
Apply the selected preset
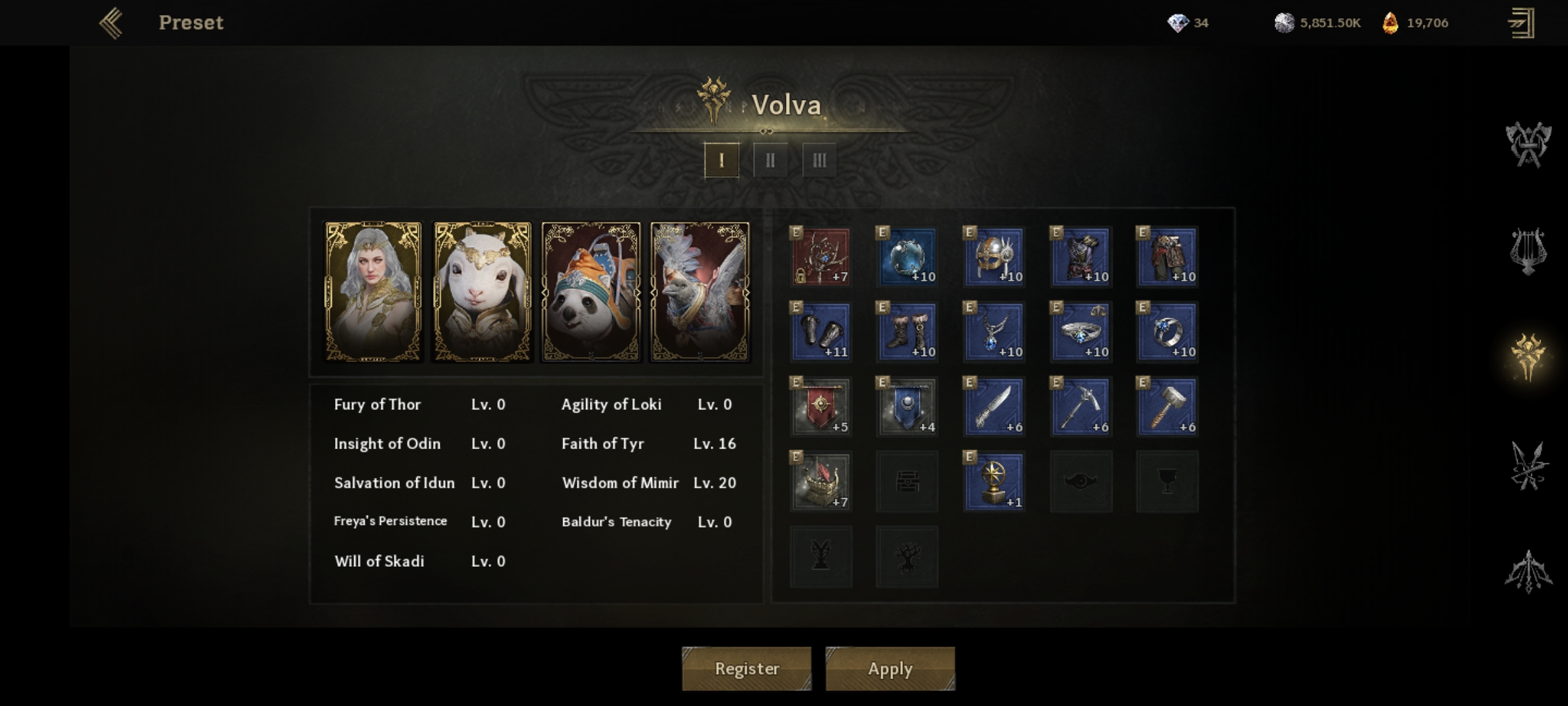tap(890, 668)
